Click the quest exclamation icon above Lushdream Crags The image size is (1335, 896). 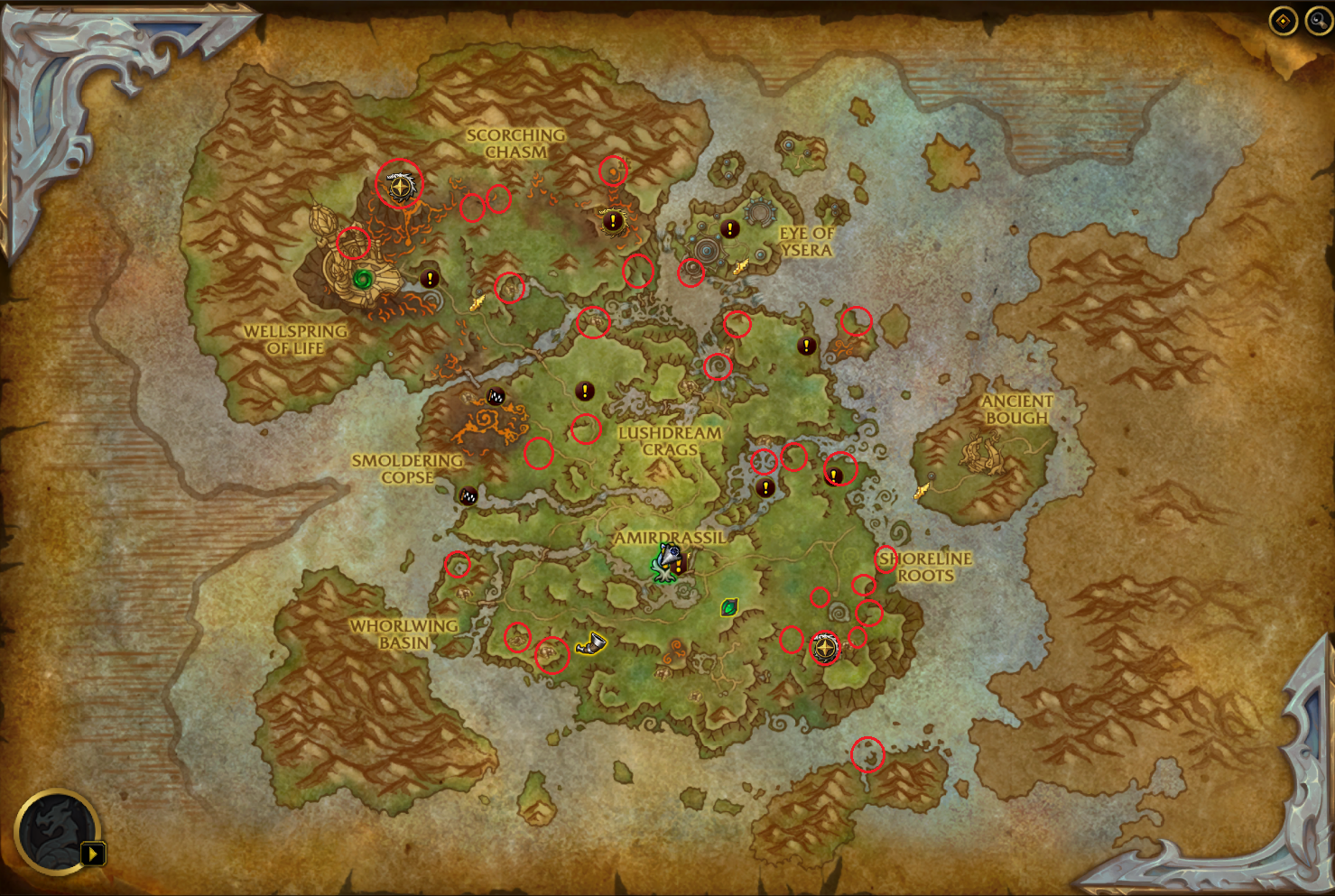(x=585, y=393)
